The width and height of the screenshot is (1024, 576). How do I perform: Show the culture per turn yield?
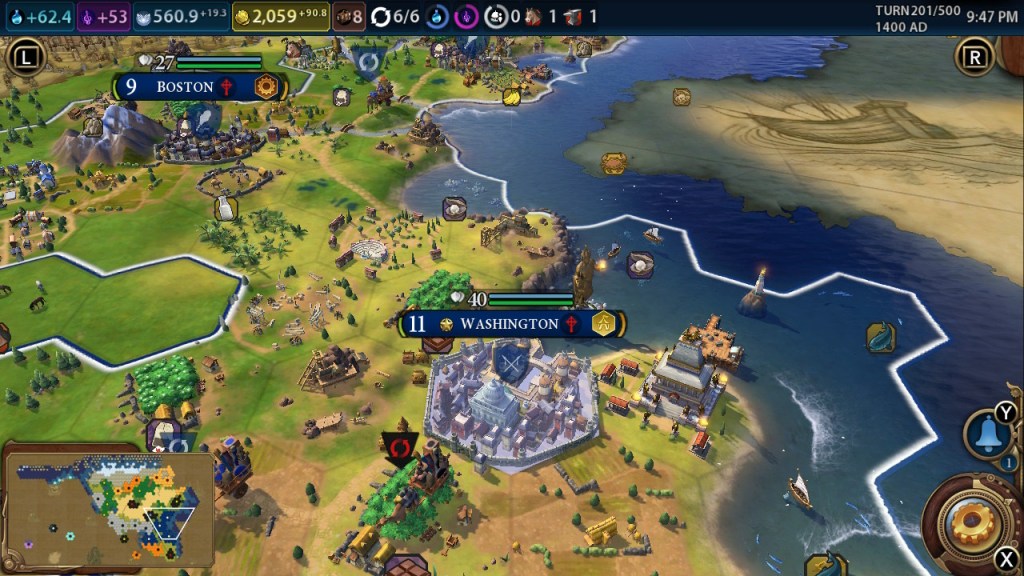[104, 16]
